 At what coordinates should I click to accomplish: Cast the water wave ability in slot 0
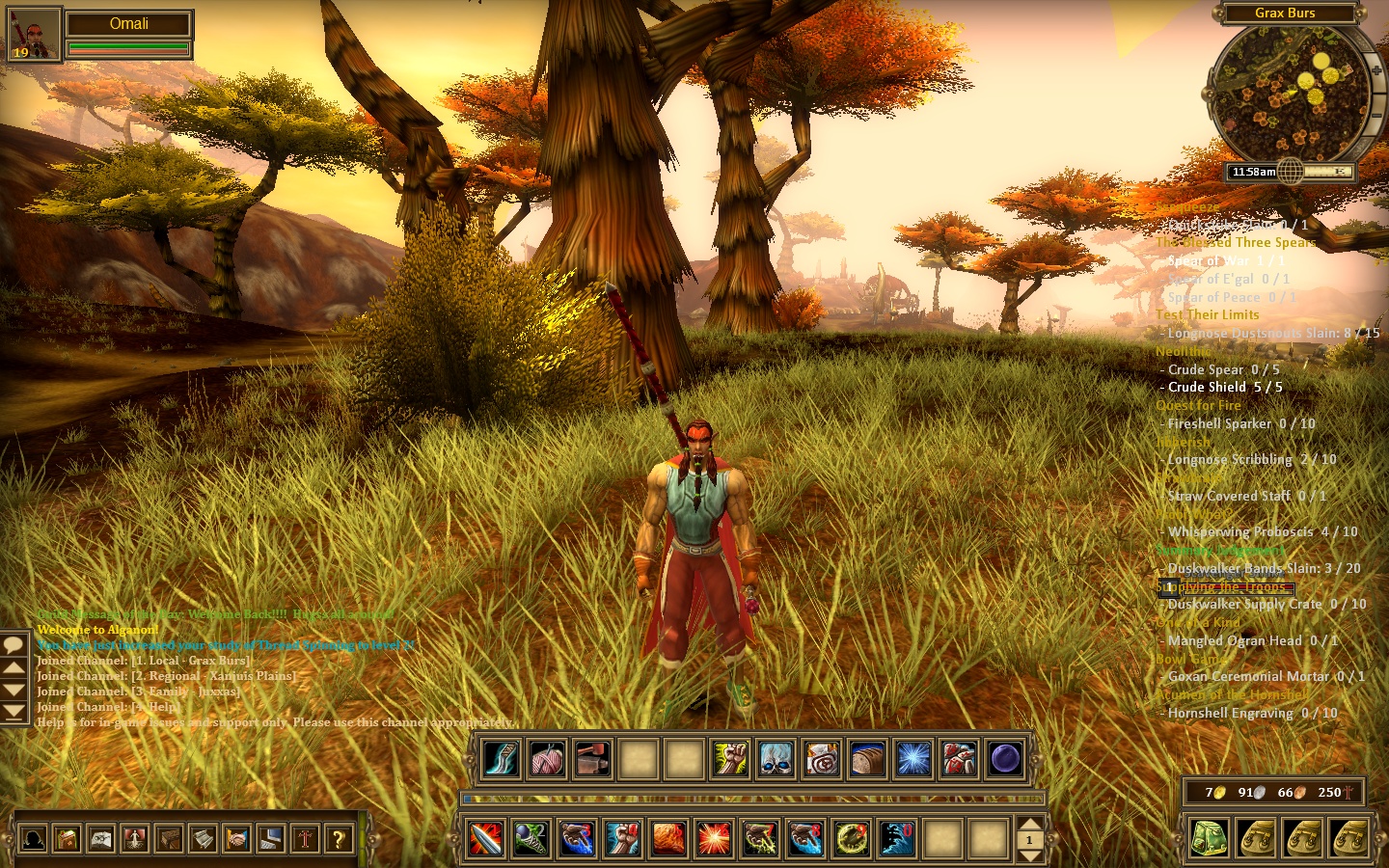[x=897, y=839]
